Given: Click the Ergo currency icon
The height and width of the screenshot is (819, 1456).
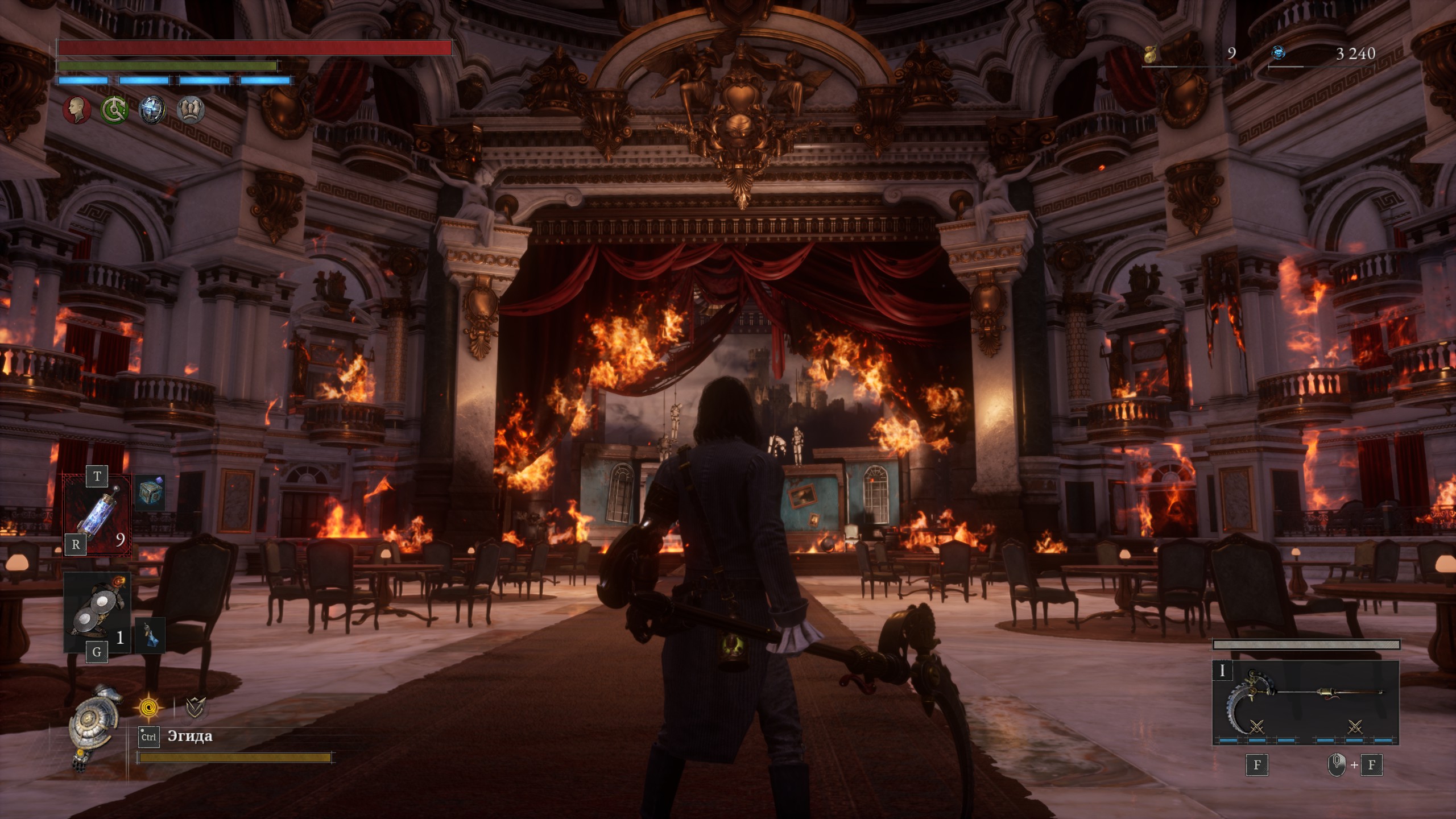Looking at the screenshot, I should click(1279, 53).
